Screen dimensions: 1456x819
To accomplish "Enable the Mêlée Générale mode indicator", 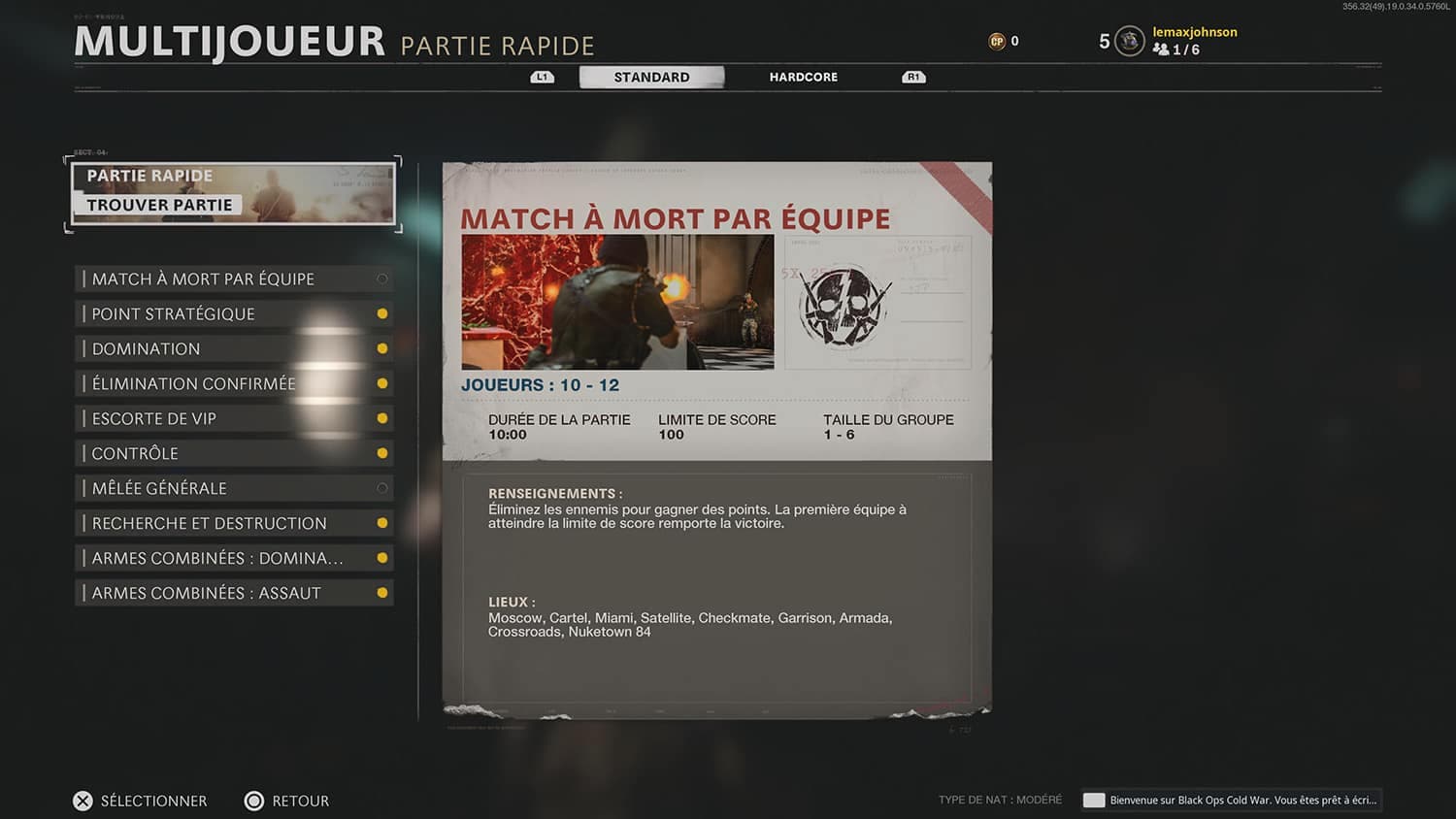I will 381,487.
